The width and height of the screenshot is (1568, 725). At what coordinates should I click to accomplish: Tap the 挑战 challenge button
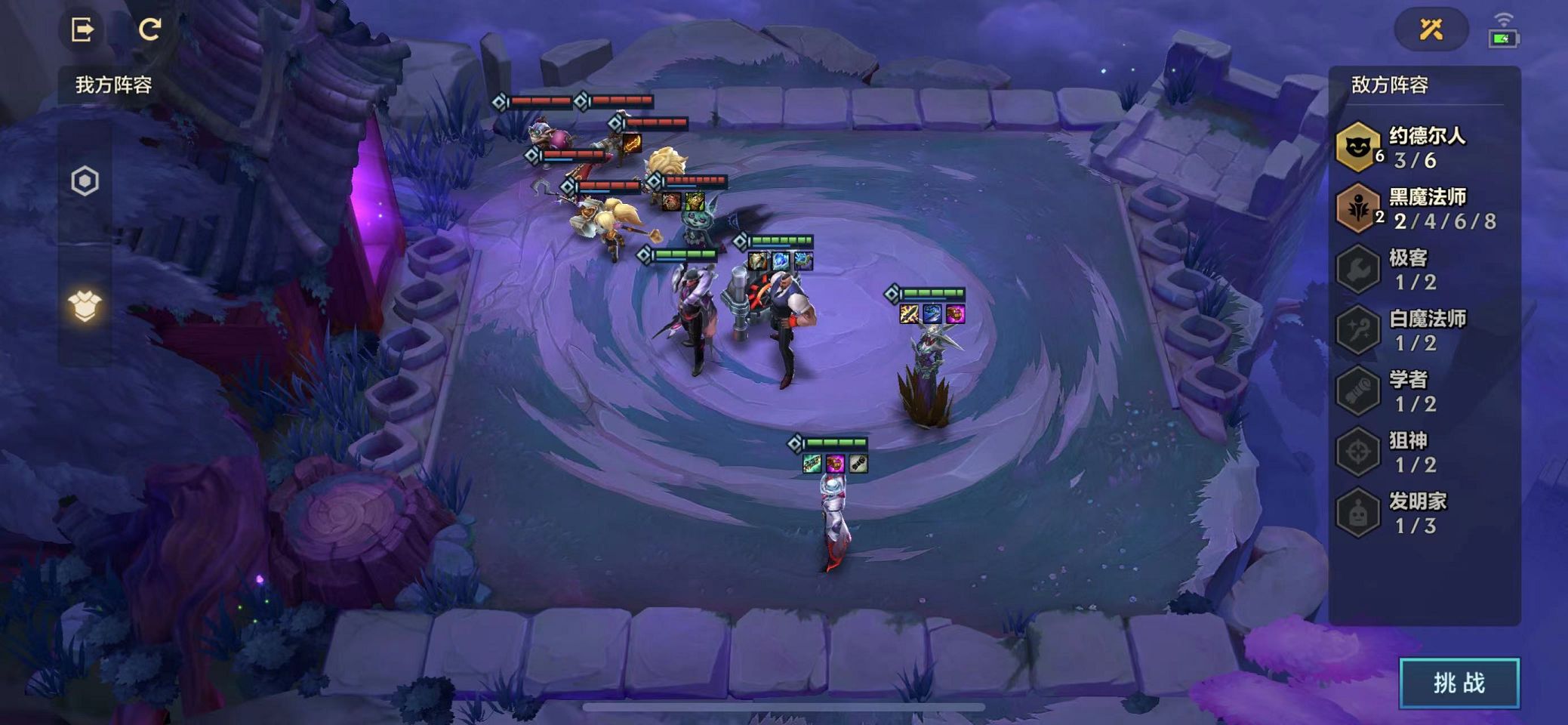tap(1459, 683)
